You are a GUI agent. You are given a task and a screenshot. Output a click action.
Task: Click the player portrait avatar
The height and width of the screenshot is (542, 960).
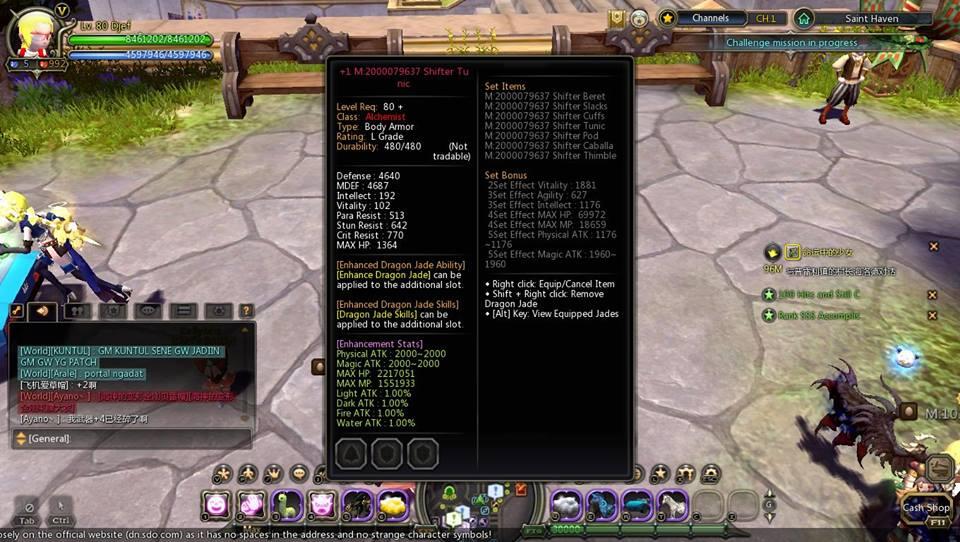[32, 36]
